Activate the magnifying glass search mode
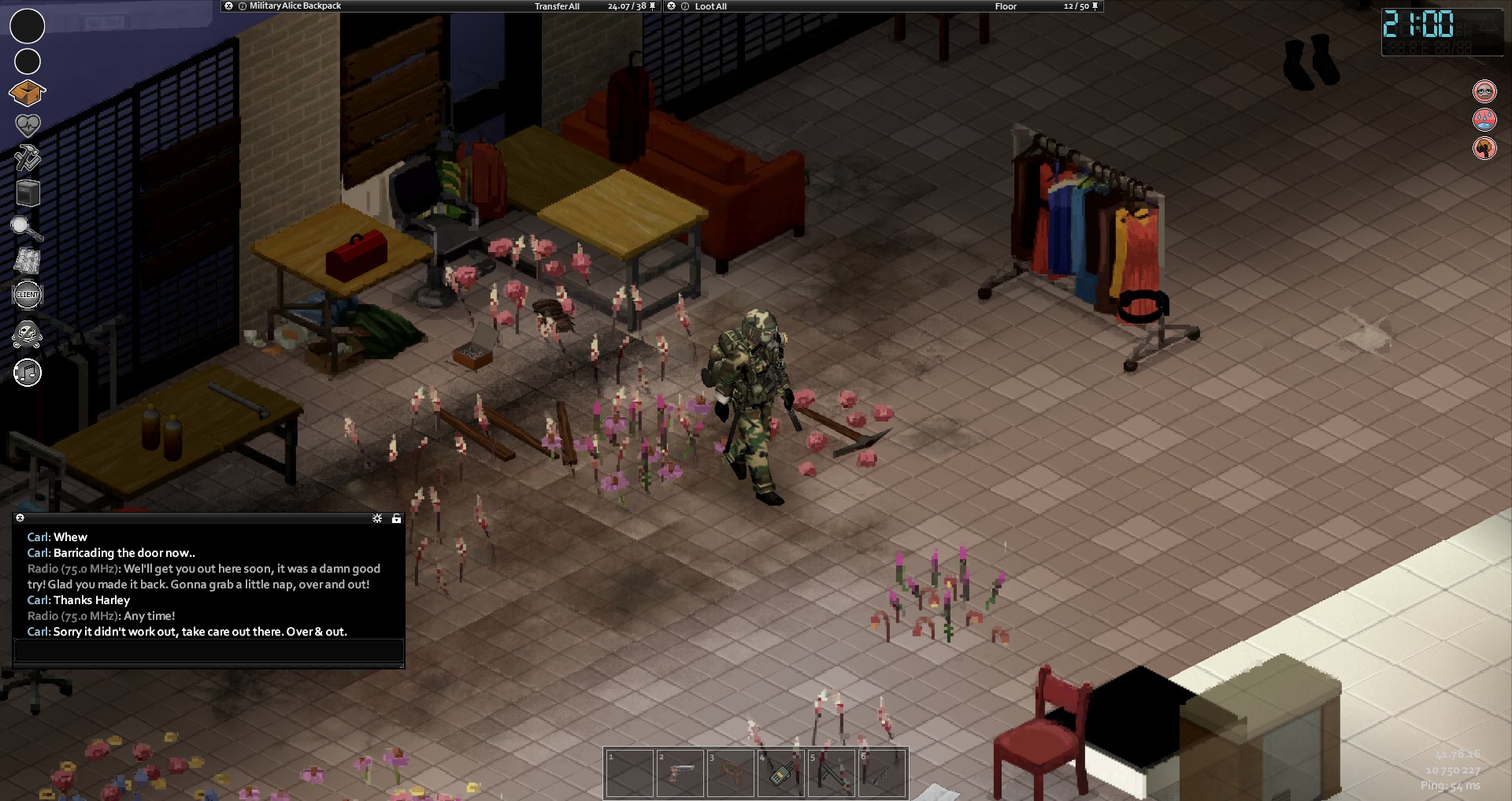The height and width of the screenshot is (801, 1512). (26, 228)
